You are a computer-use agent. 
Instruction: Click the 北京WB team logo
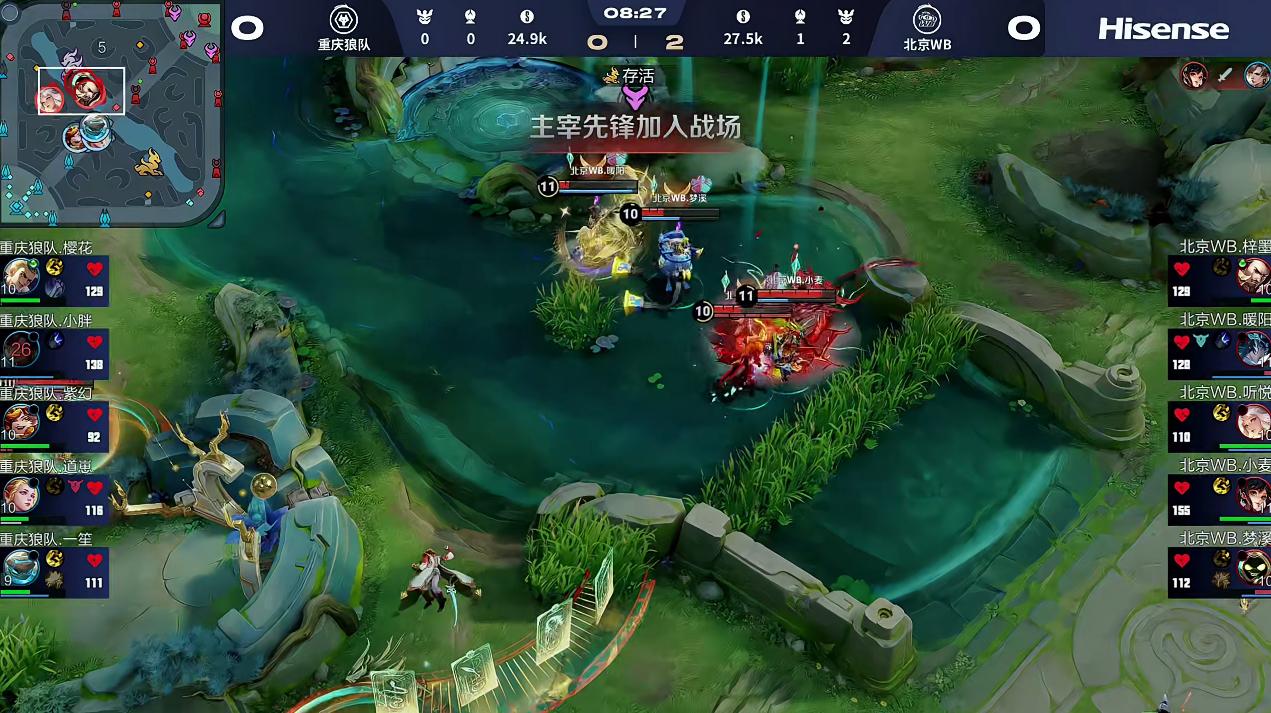point(927,20)
